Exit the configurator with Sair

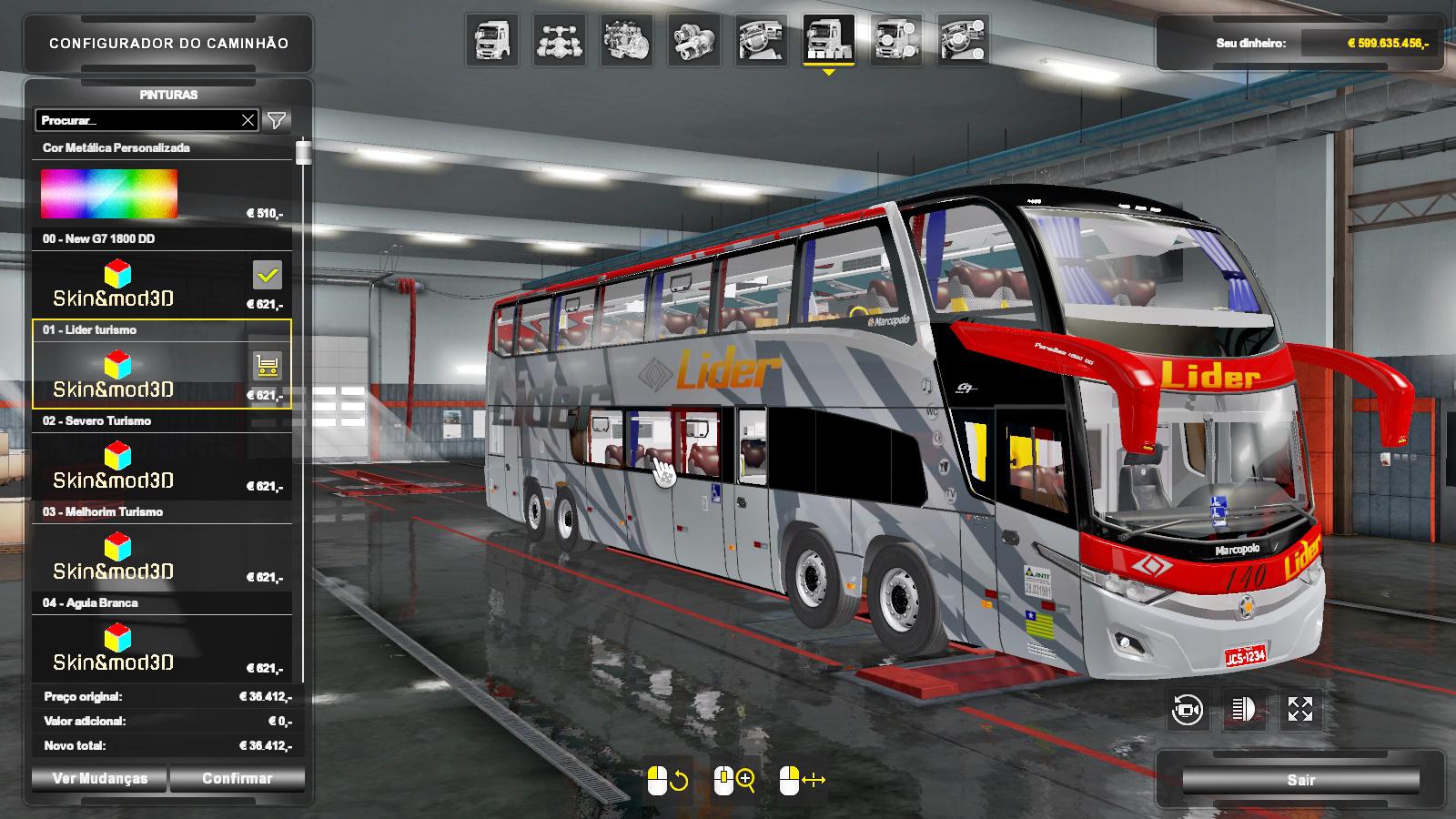click(1300, 780)
